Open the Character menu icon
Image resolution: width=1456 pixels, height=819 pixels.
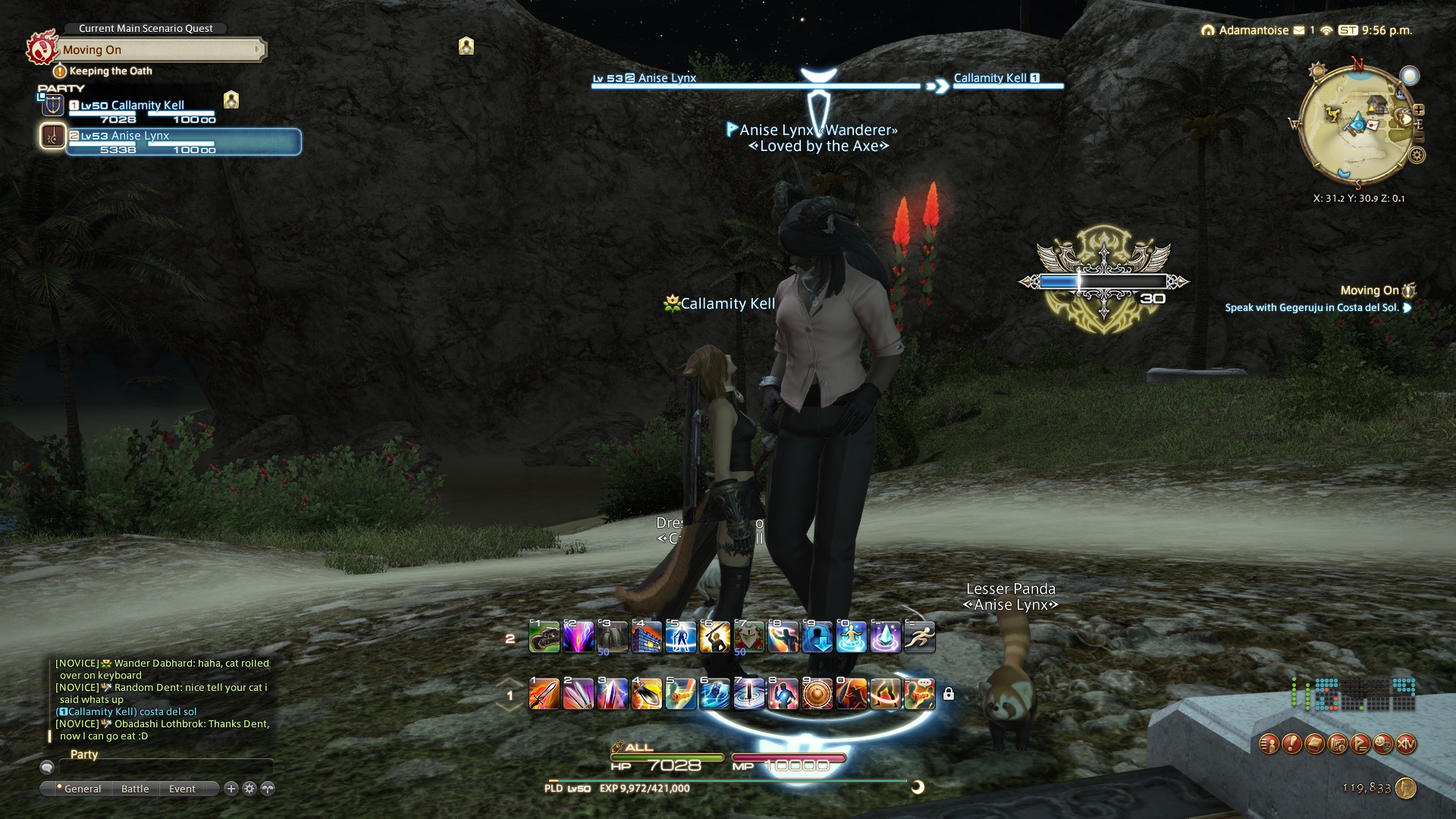1269,745
